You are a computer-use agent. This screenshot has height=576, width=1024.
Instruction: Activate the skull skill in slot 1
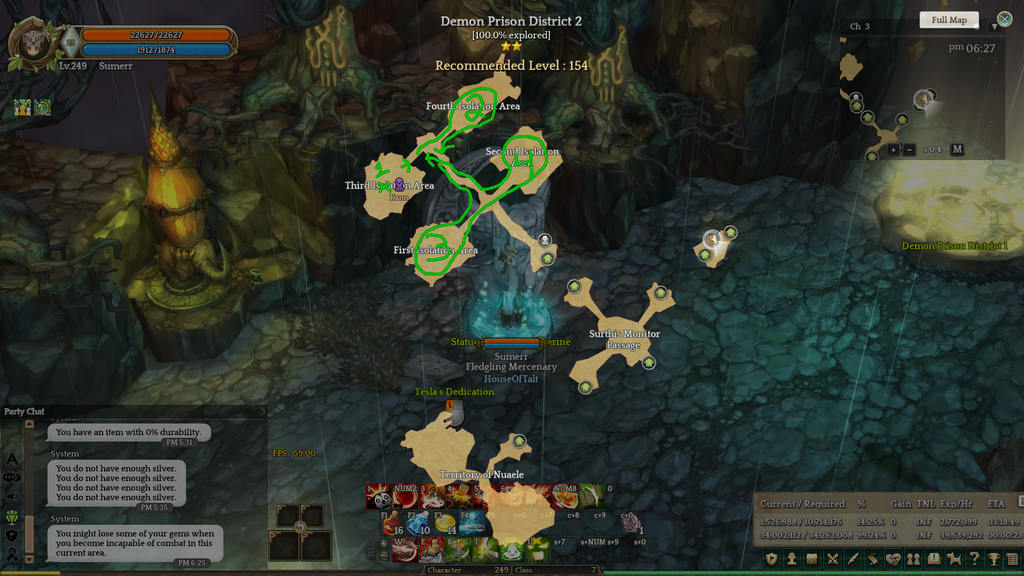point(382,498)
